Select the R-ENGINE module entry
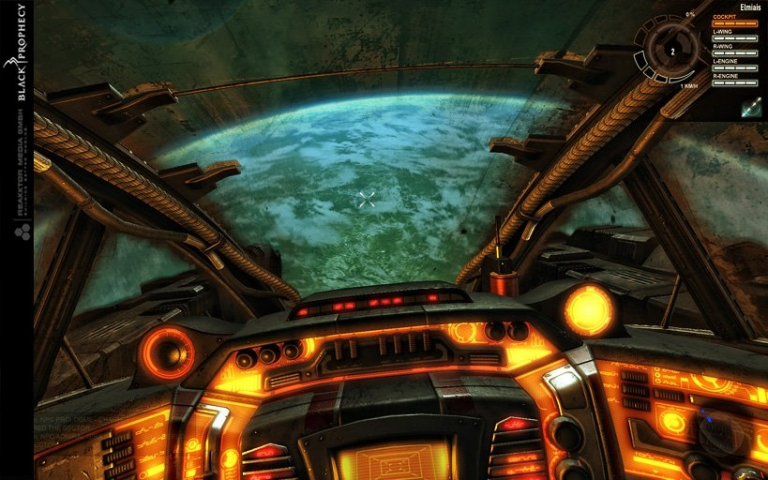Image resolution: width=768 pixels, height=480 pixels. 734,77
